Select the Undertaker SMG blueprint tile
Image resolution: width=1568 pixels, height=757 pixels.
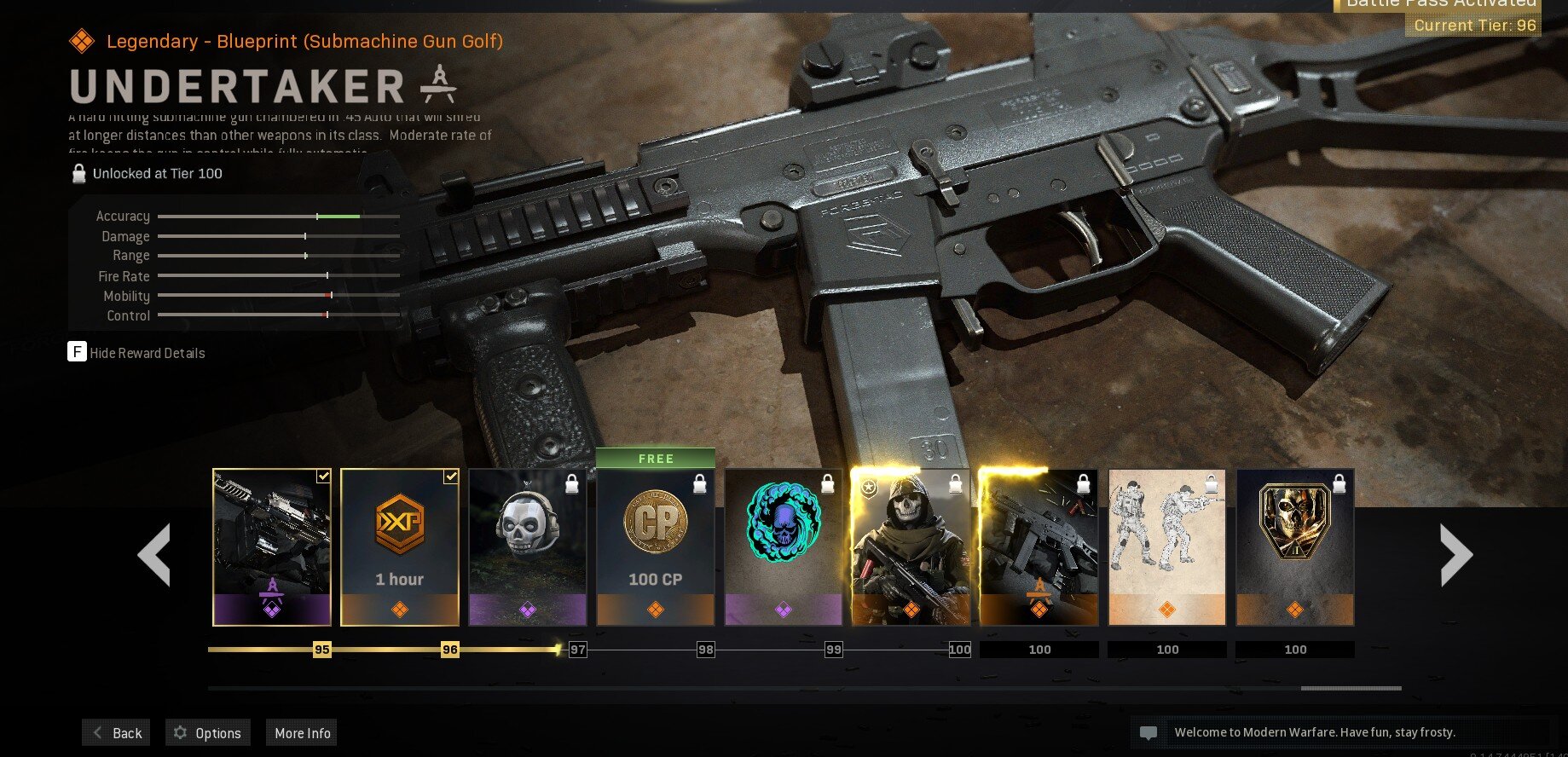[1039, 547]
